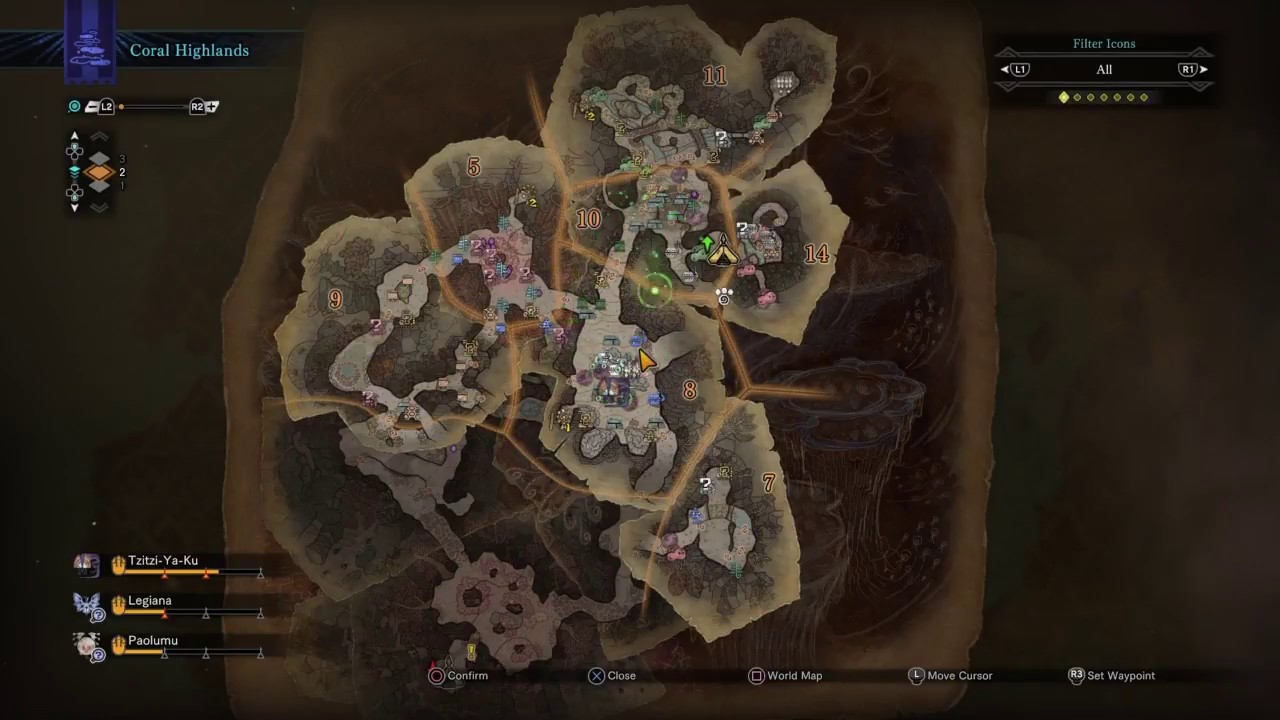Choose Paolumu from the monster list
Viewport: 1280px width, 720px height.
pyautogui.click(x=152, y=641)
